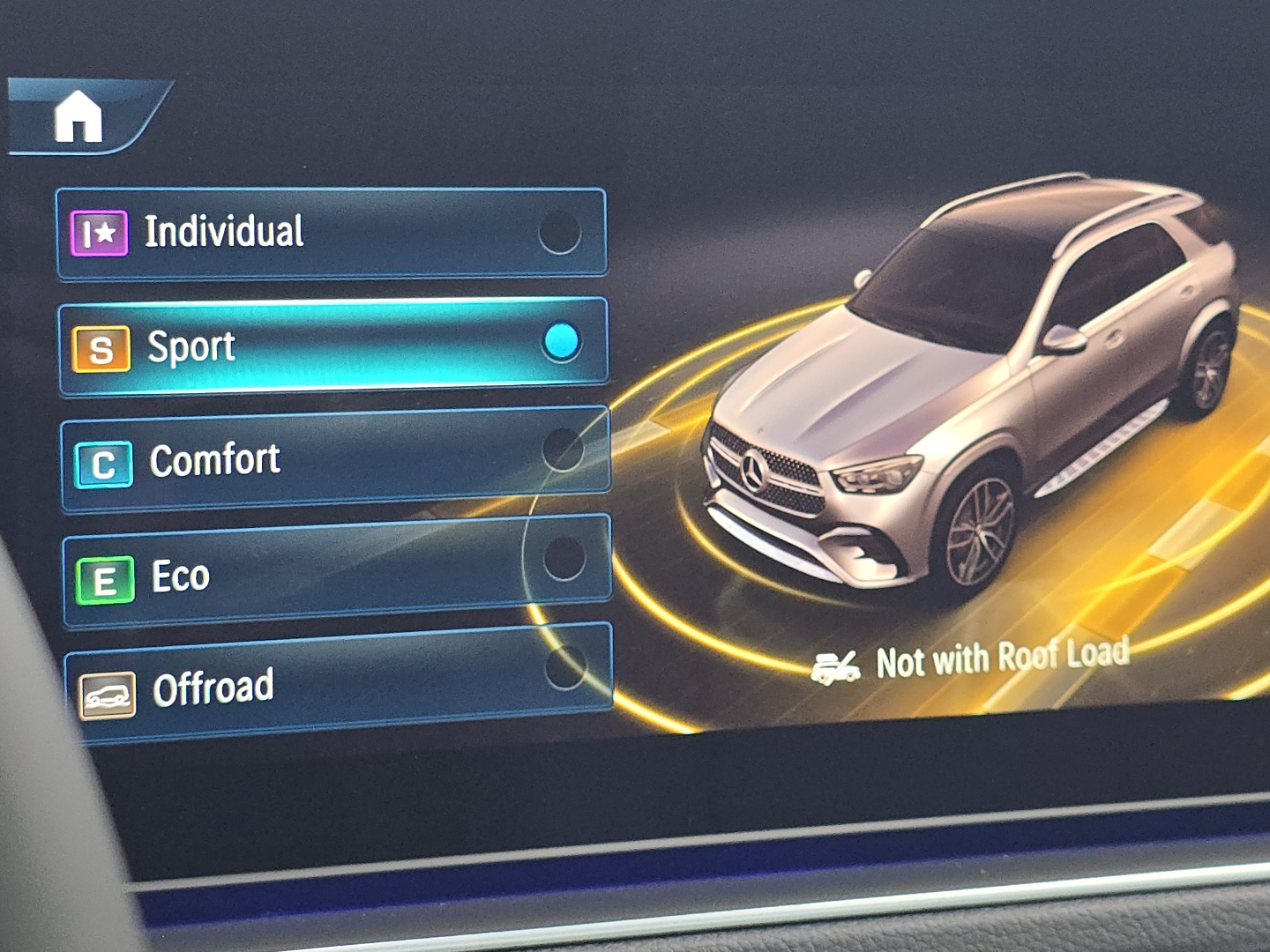Click the Individual mode star badge icon
Image resolution: width=1270 pixels, height=952 pixels.
tap(100, 231)
